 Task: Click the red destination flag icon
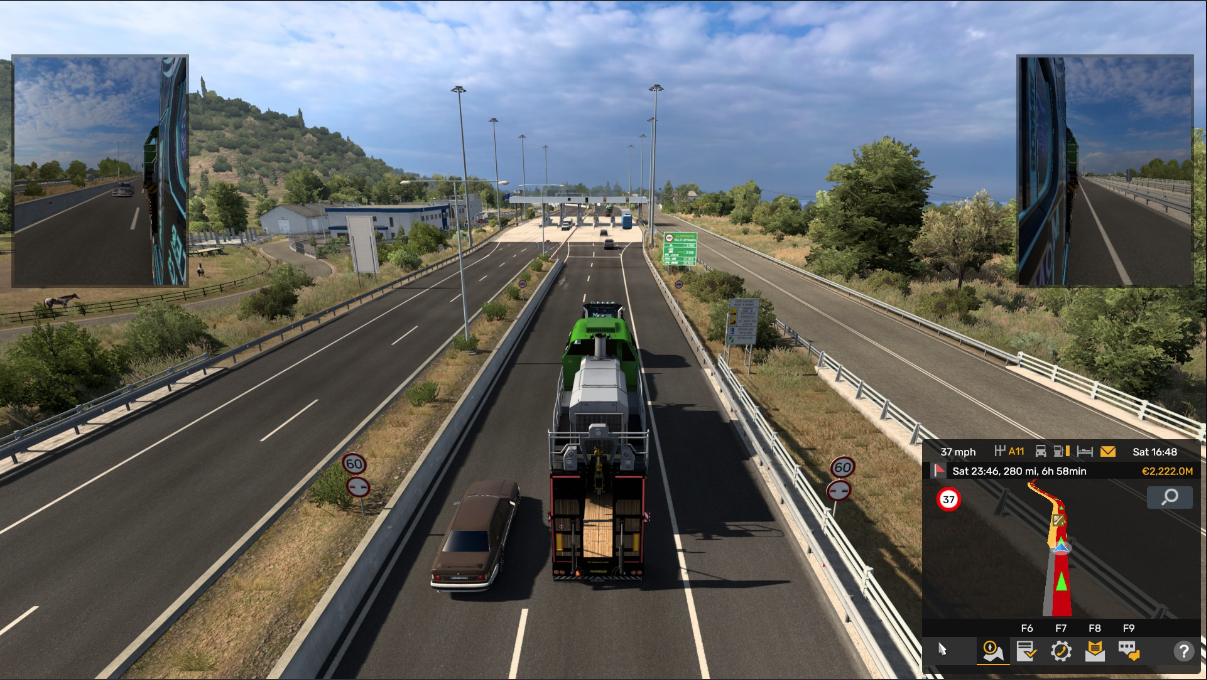pos(939,470)
